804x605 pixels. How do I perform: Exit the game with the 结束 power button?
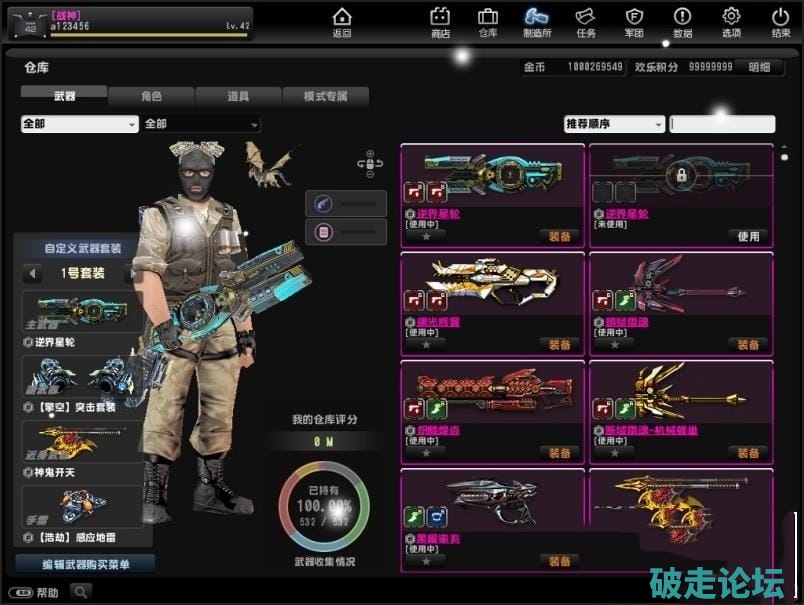coord(780,22)
